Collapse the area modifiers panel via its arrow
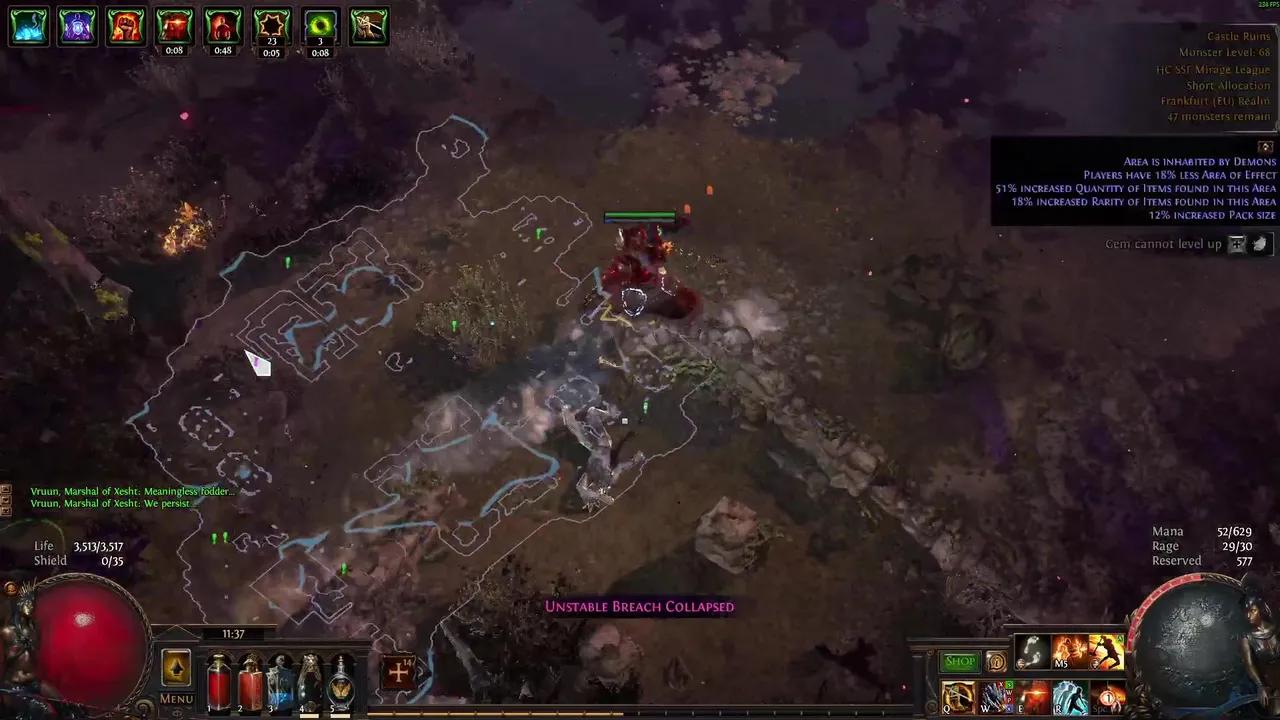Viewport: 1280px width, 720px height. point(1266,147)
